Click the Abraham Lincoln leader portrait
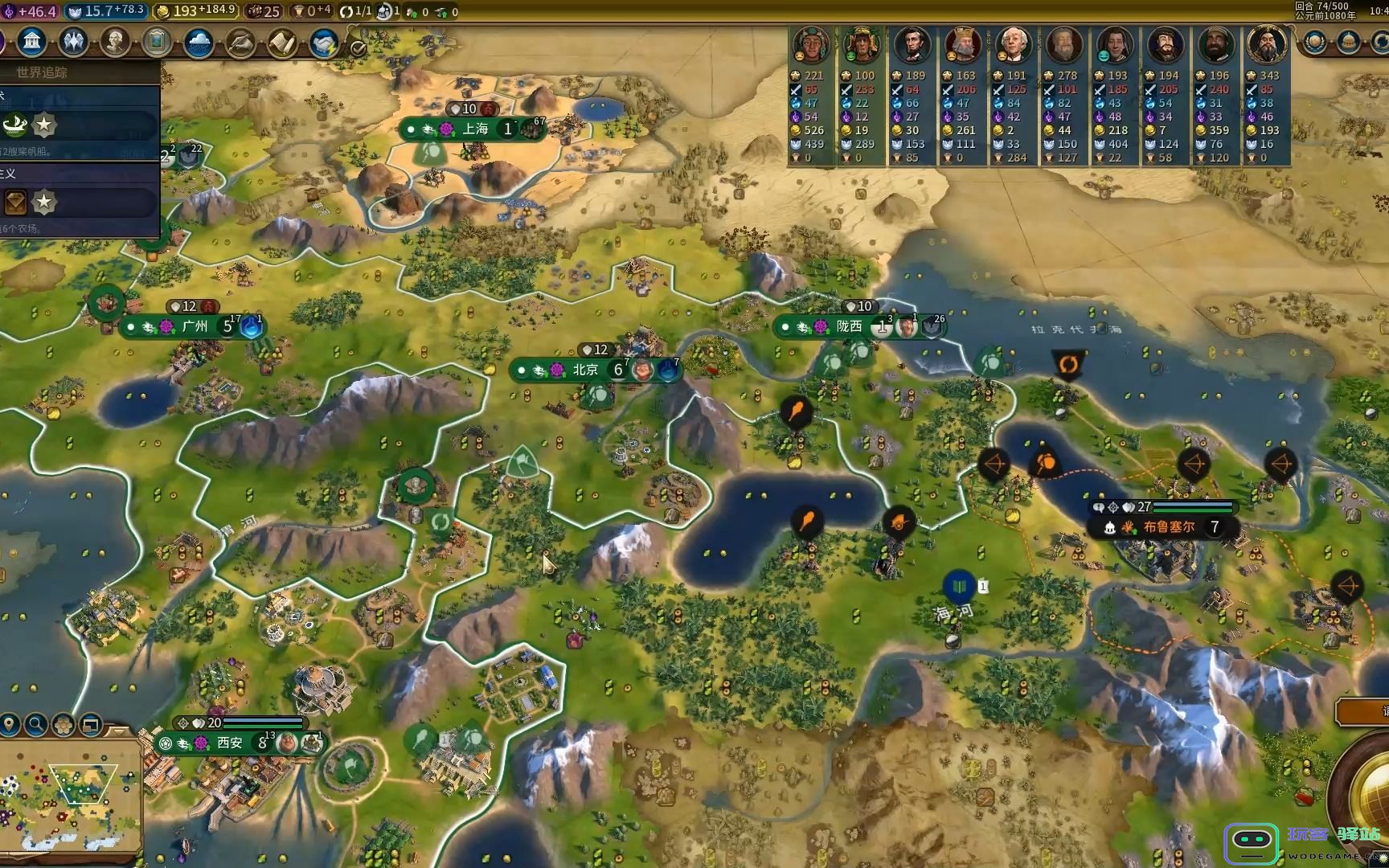Screen dimensions: 1389x868 (912, 46)
